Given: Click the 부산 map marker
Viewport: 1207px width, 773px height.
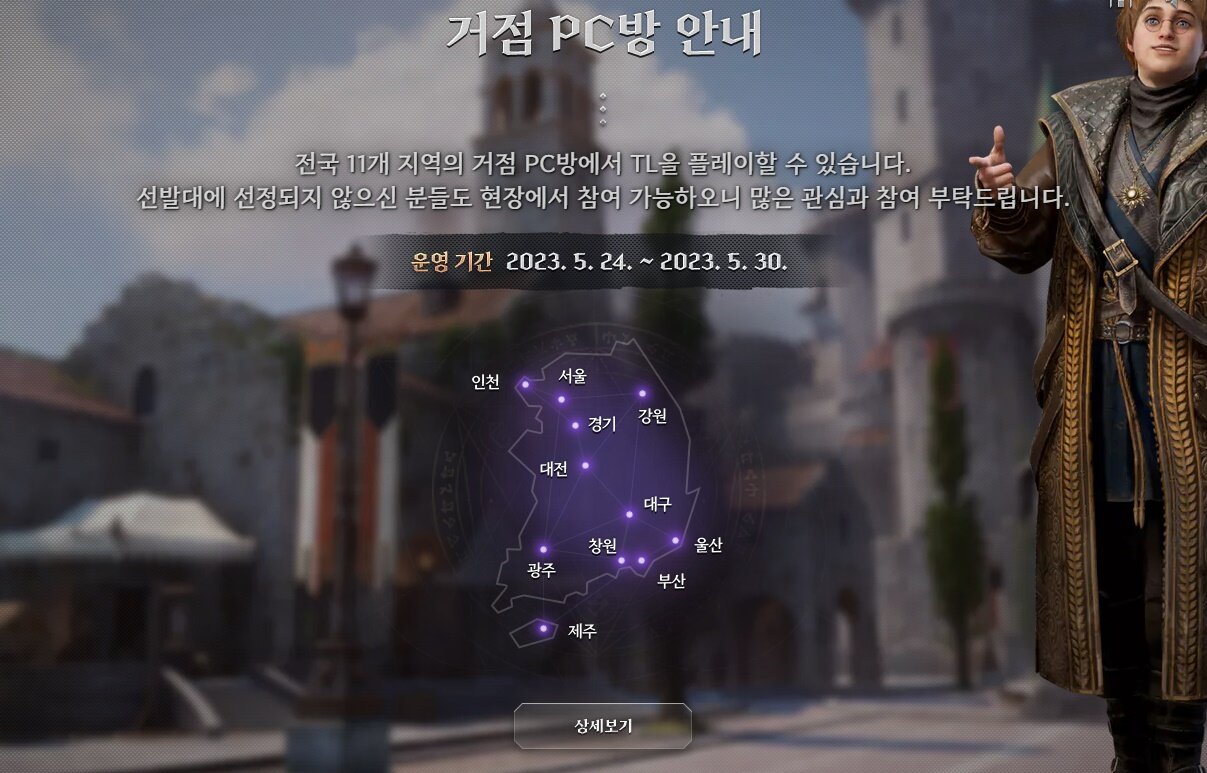Looking at the screenshot, I should [x=642, y=560].
